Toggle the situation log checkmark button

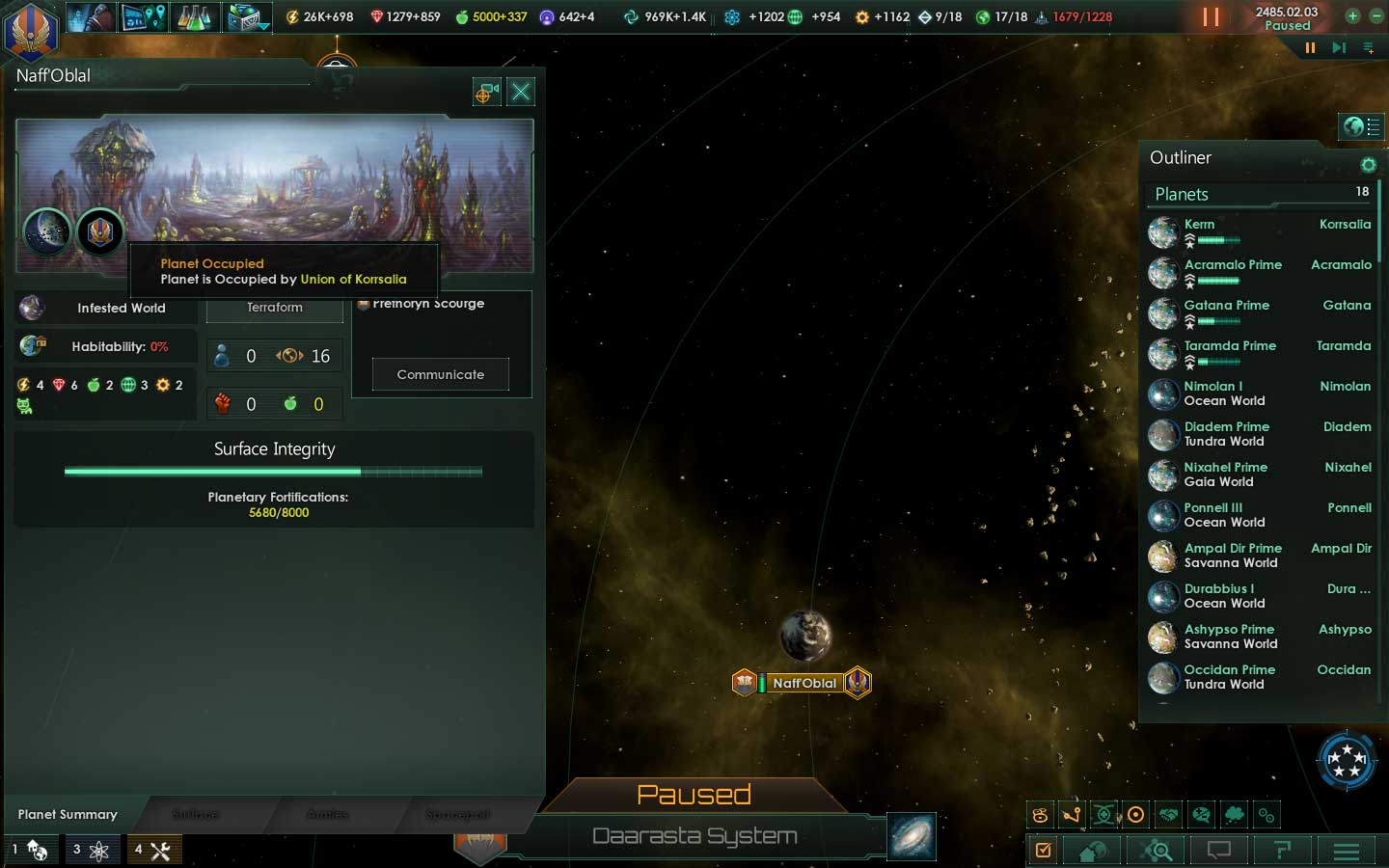tap(1044, 851)
